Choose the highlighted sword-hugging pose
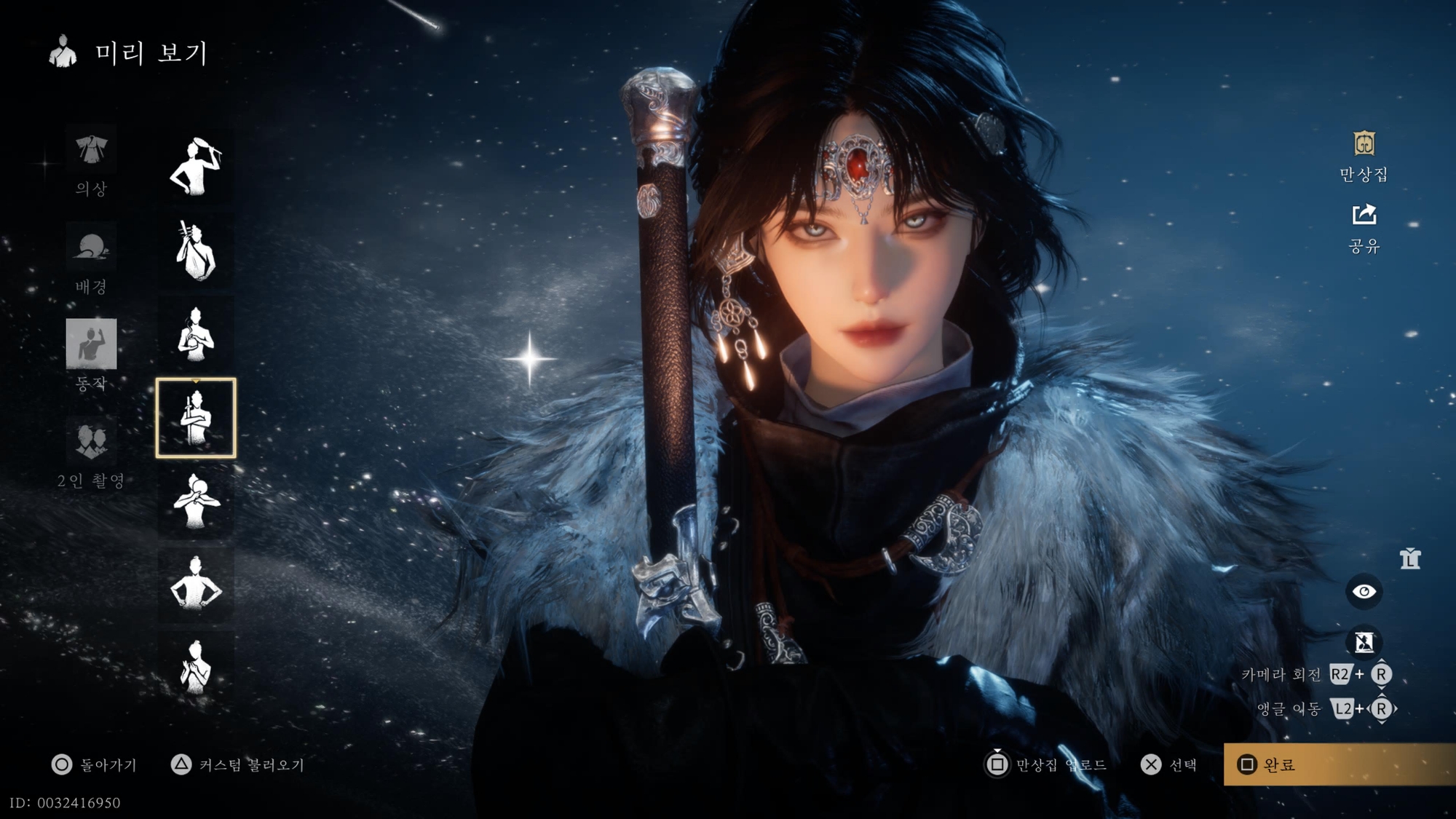The width and height of the screenshot is (1456, 819). click(x=196, y=418)
